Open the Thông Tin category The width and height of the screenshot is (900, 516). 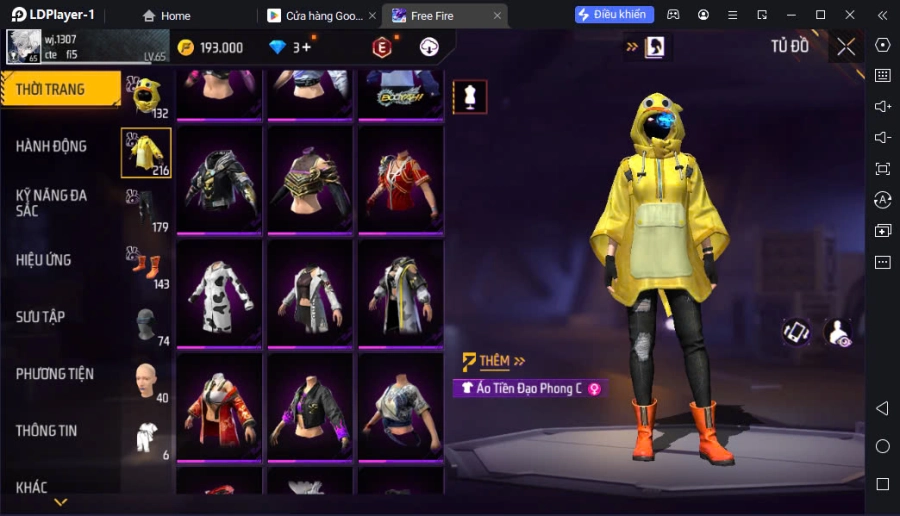pyautogui.click(x=47, y=431)
